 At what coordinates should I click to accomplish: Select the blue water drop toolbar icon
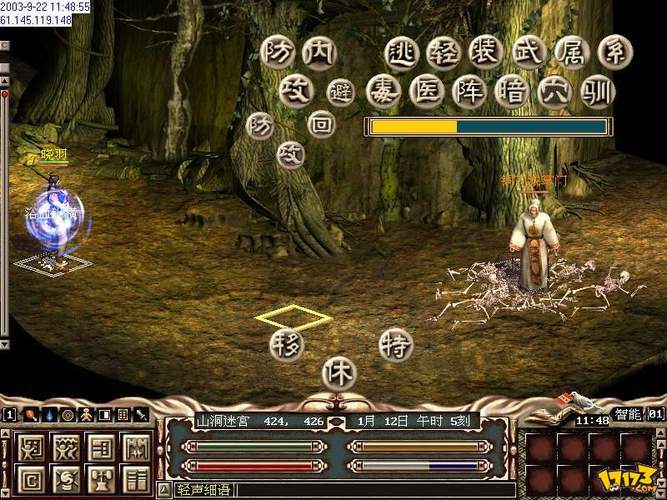pos(47,414)
